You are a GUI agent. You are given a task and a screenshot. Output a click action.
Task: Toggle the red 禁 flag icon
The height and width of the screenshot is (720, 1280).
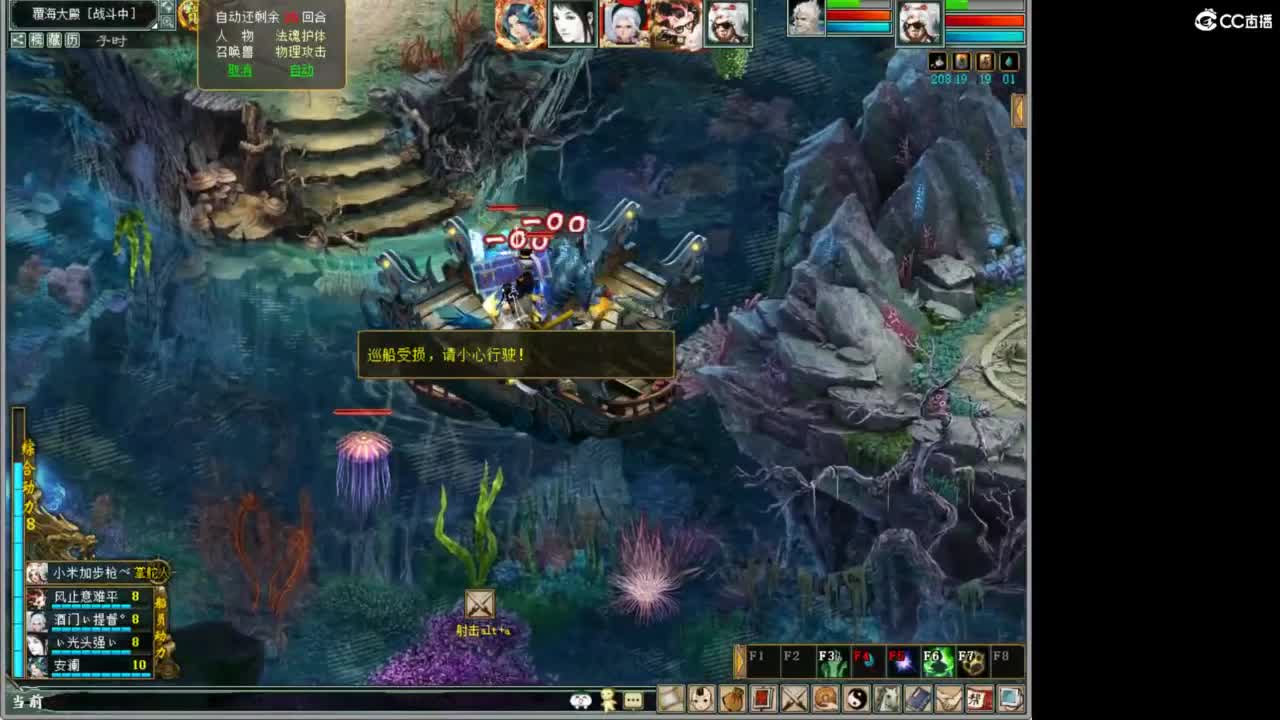[978, 700]
